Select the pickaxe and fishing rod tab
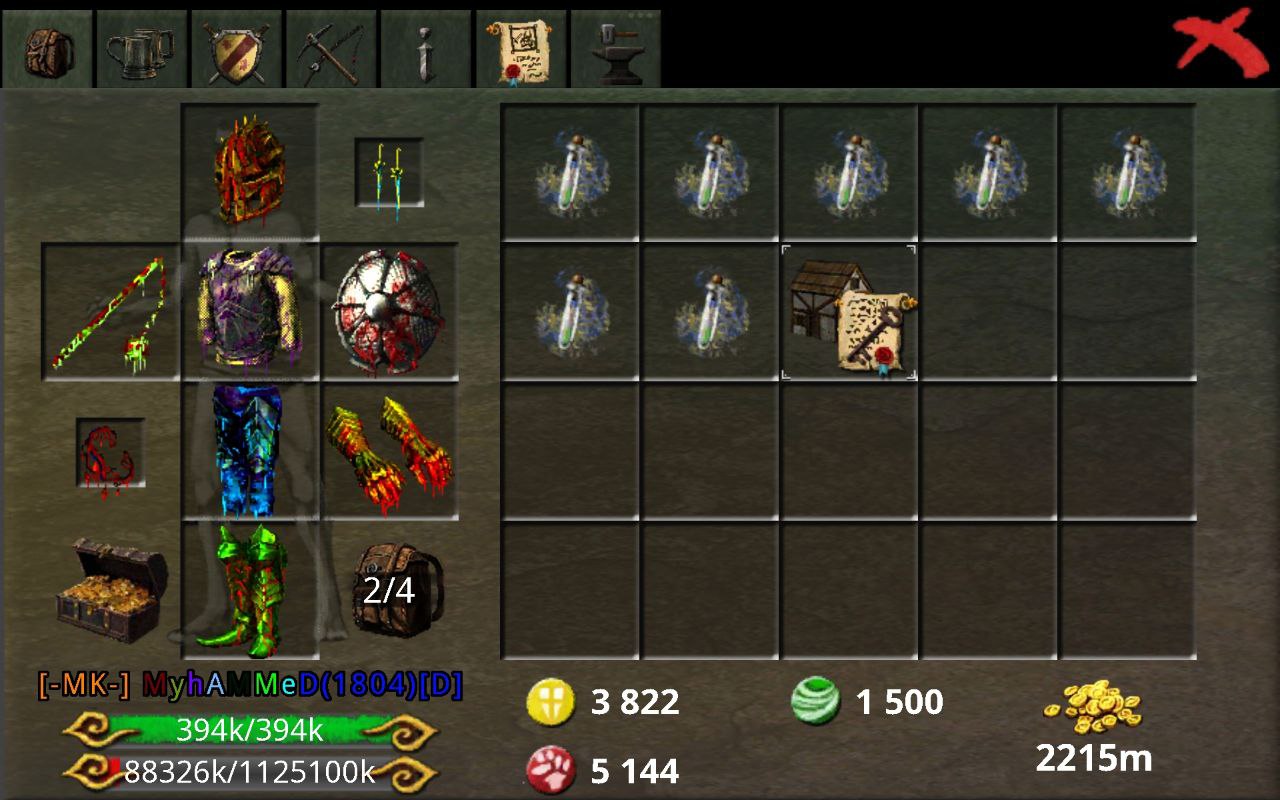1280x800 pixels. [x=331, y=49]
